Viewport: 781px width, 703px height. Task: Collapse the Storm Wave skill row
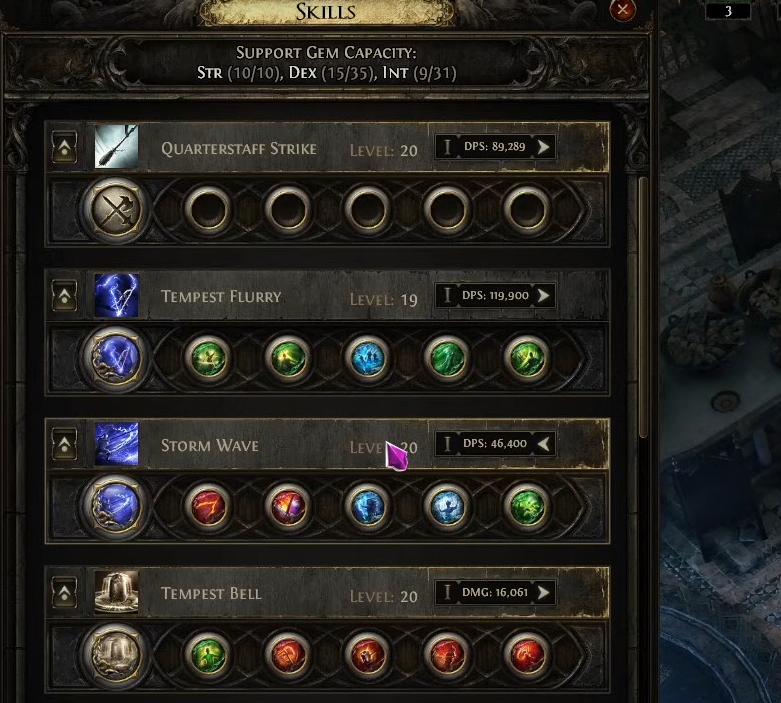coord(64,445)
